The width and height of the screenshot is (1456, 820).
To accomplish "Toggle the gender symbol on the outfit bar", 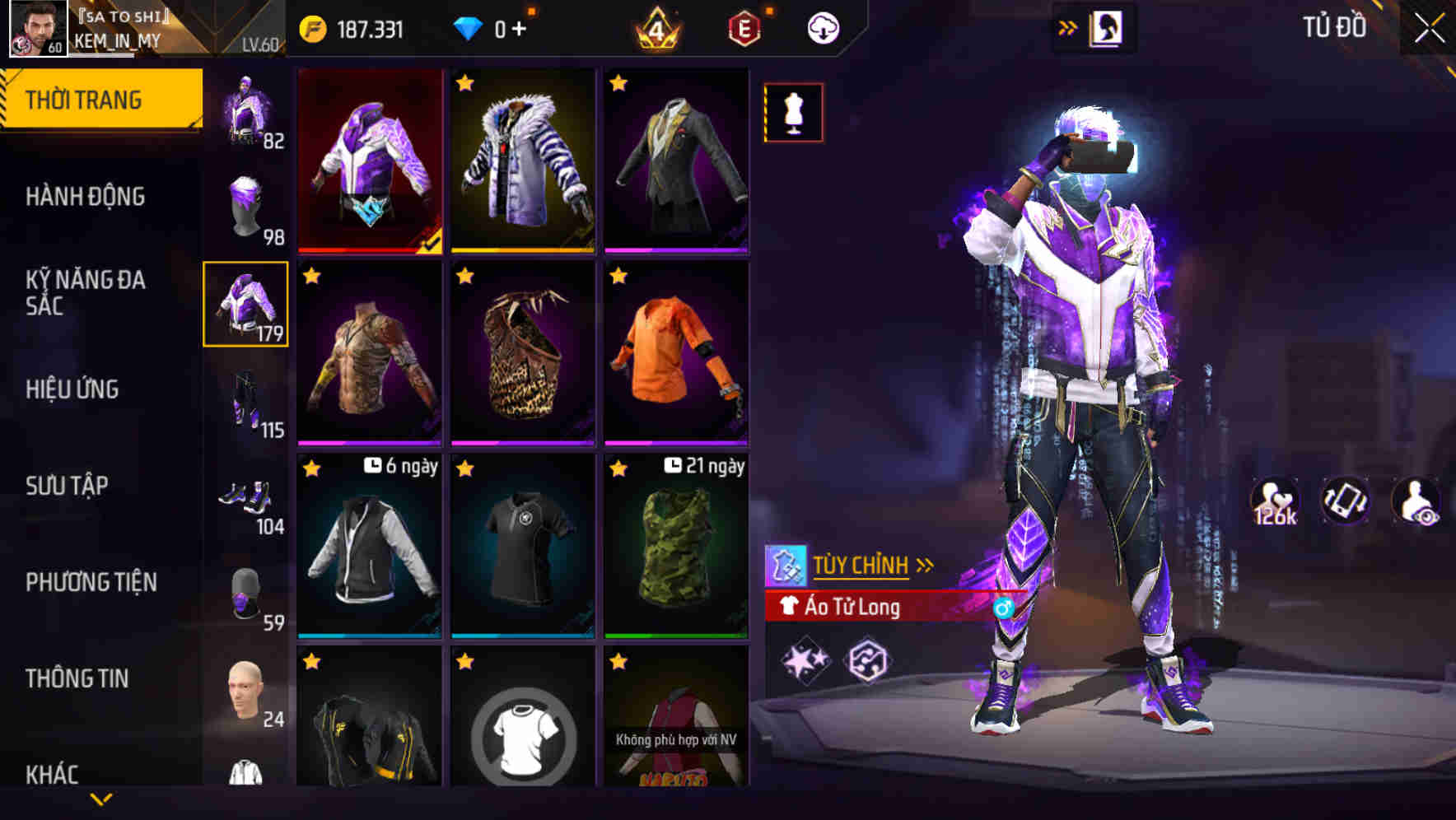I will click(1002, 606).
